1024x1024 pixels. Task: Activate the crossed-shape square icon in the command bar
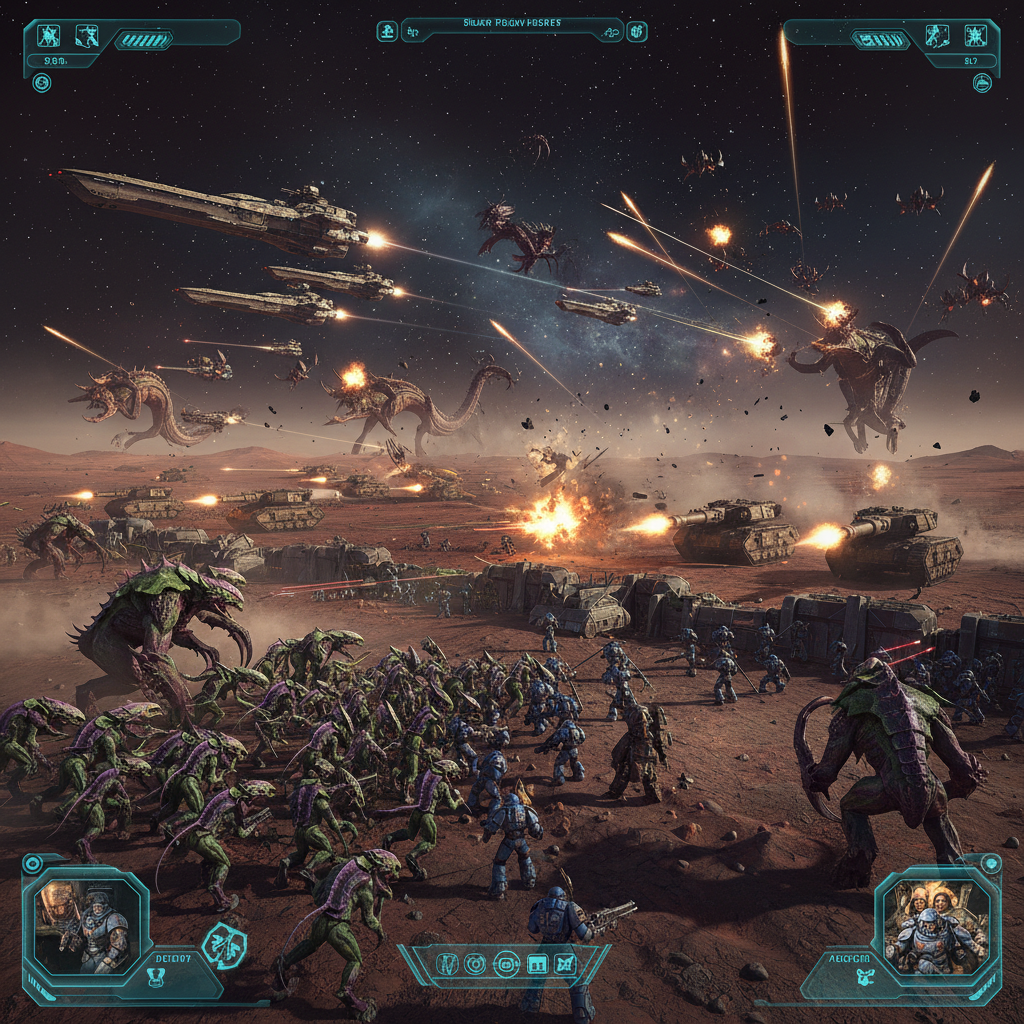pos(566,964)
